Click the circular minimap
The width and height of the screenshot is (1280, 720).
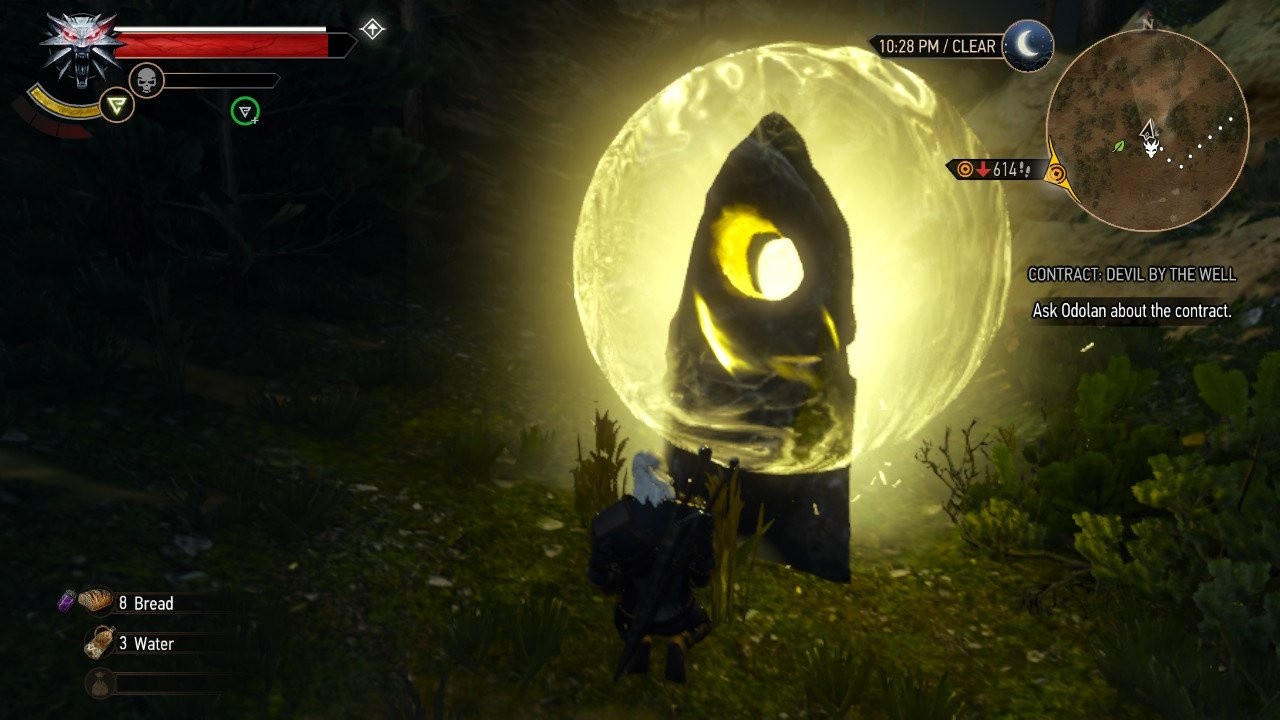[x=1147, y=130]
